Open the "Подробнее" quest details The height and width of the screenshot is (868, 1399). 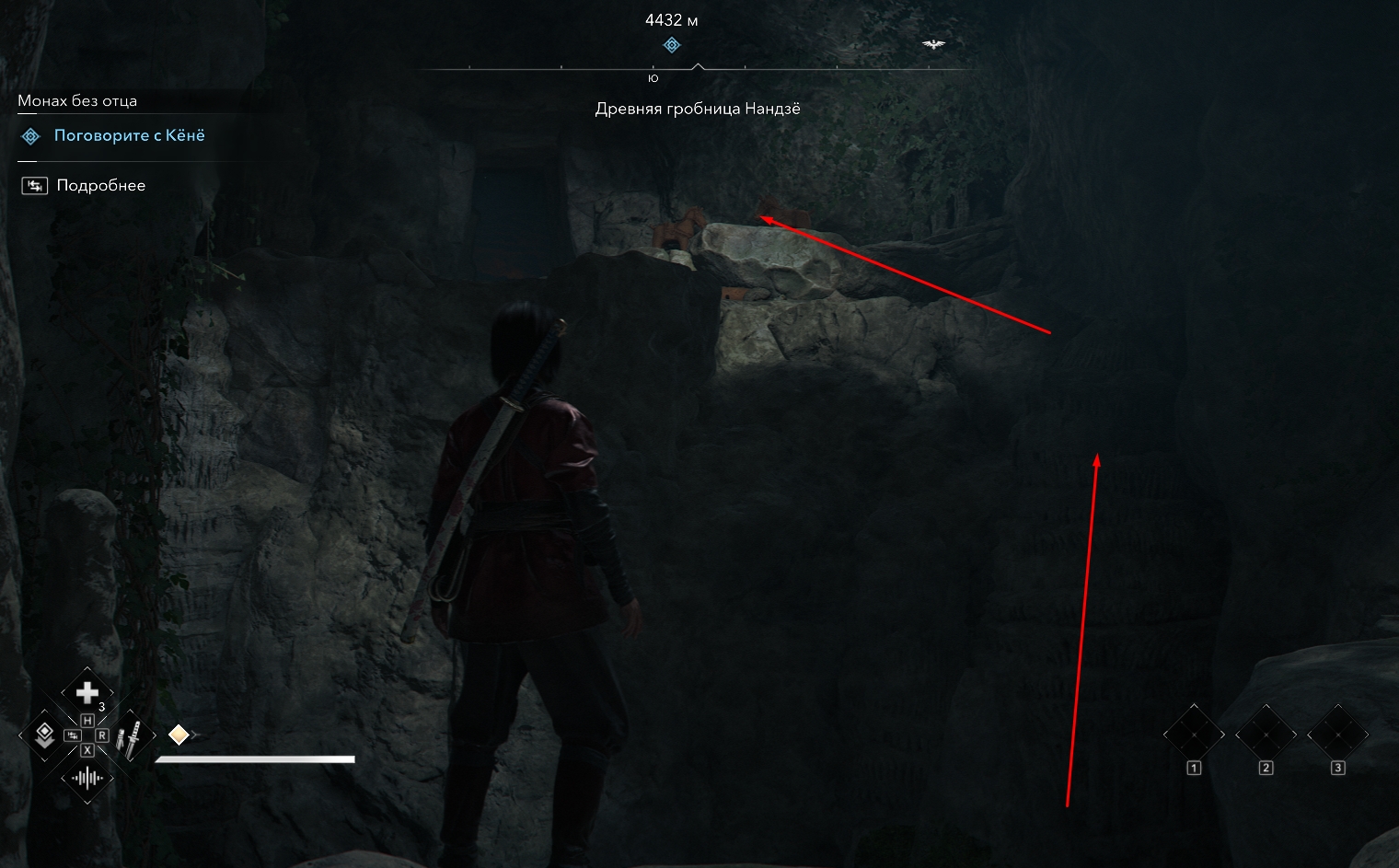click(x=100, y=186)
